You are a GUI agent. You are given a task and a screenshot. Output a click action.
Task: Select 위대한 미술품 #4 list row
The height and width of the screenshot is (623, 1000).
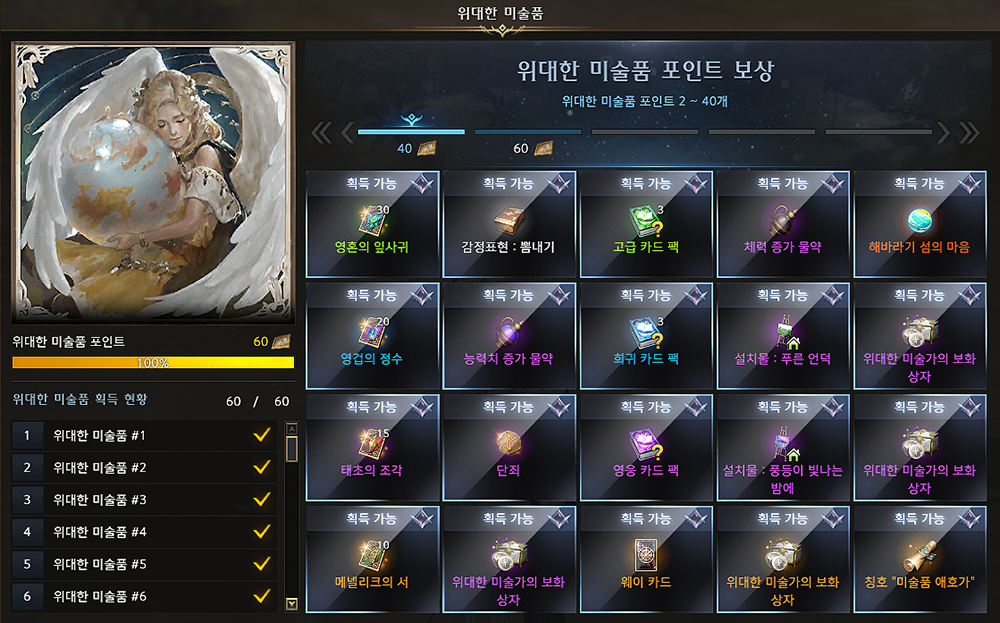coord(145,532)
